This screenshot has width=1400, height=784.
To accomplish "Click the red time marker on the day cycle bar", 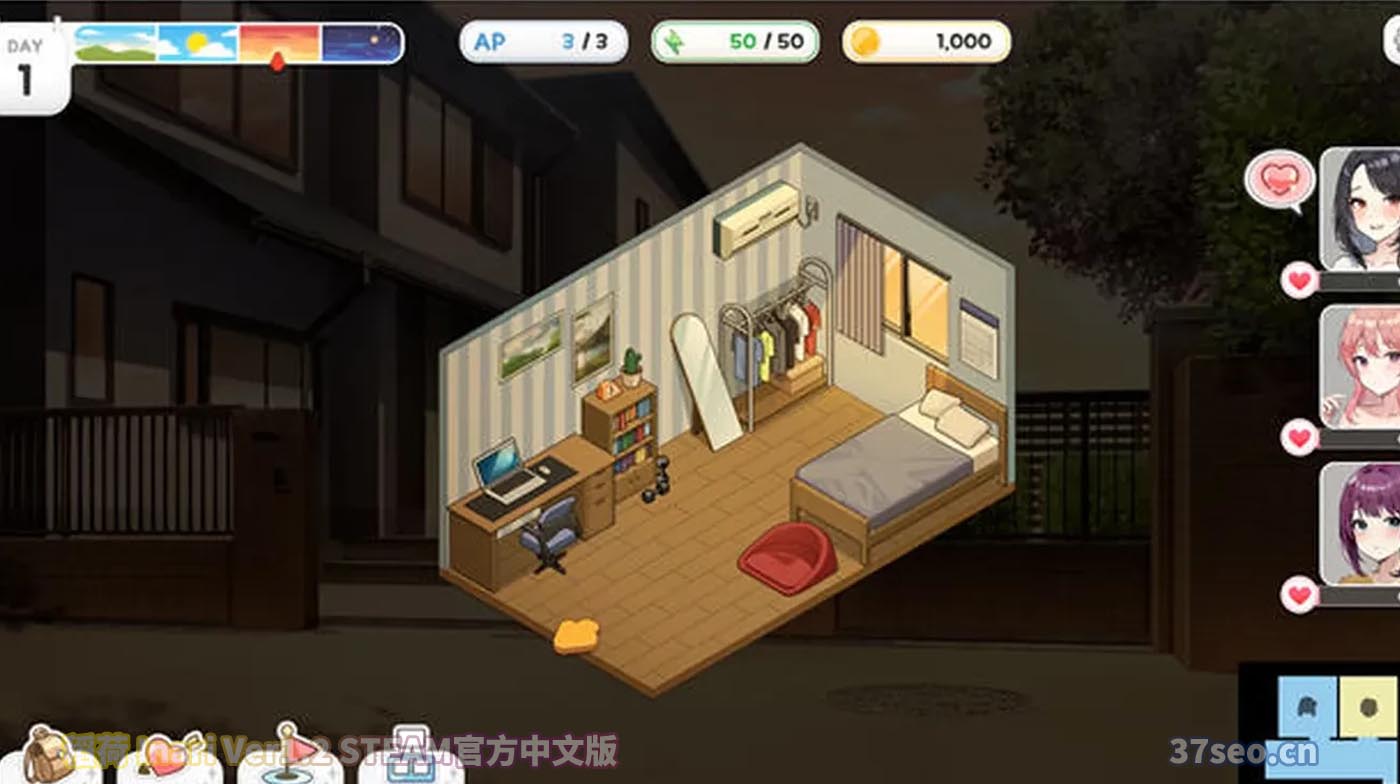I will click(280, 62).
